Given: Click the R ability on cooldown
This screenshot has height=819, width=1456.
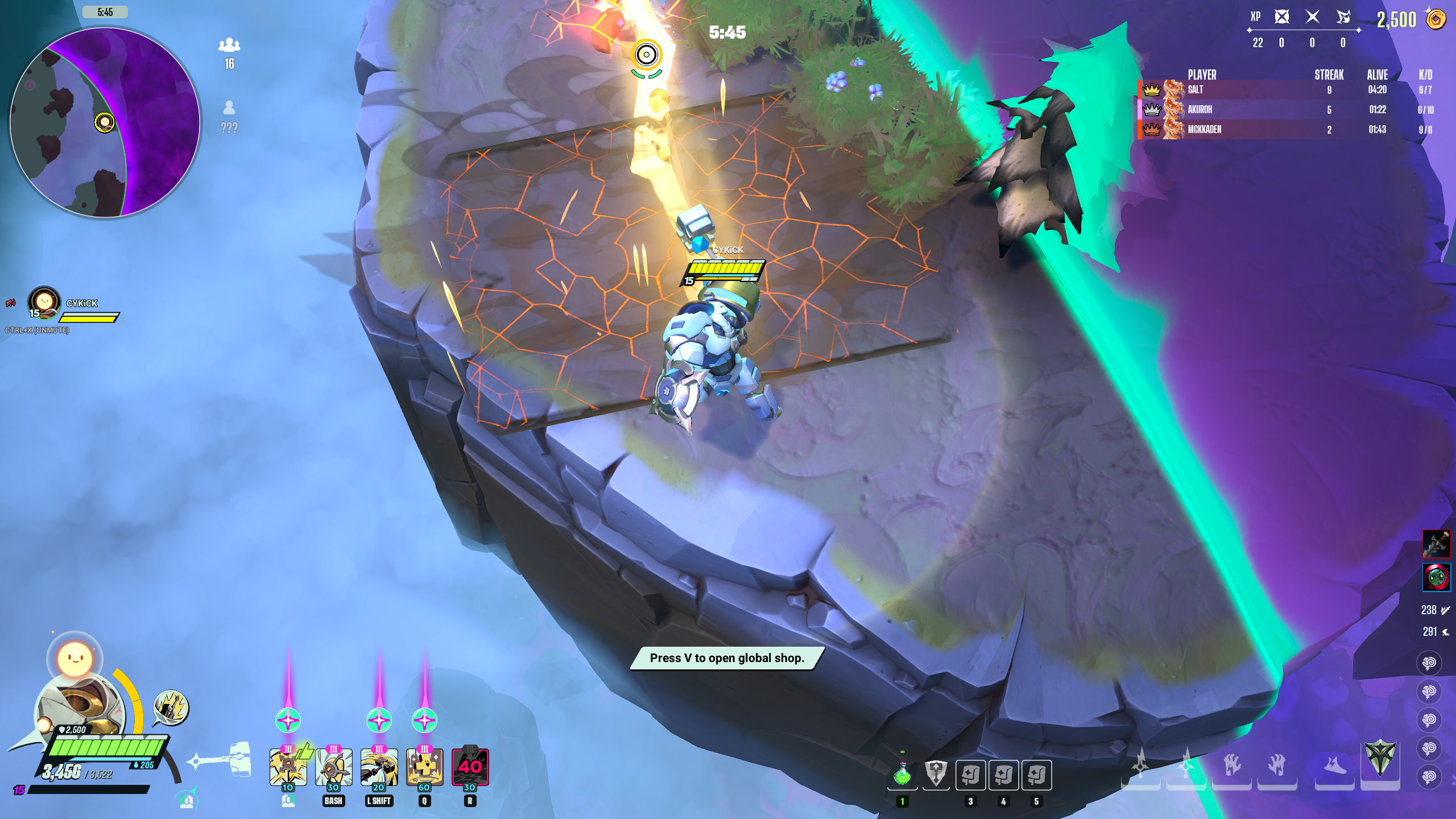Looking at the screenshot, I should (470, 767).
